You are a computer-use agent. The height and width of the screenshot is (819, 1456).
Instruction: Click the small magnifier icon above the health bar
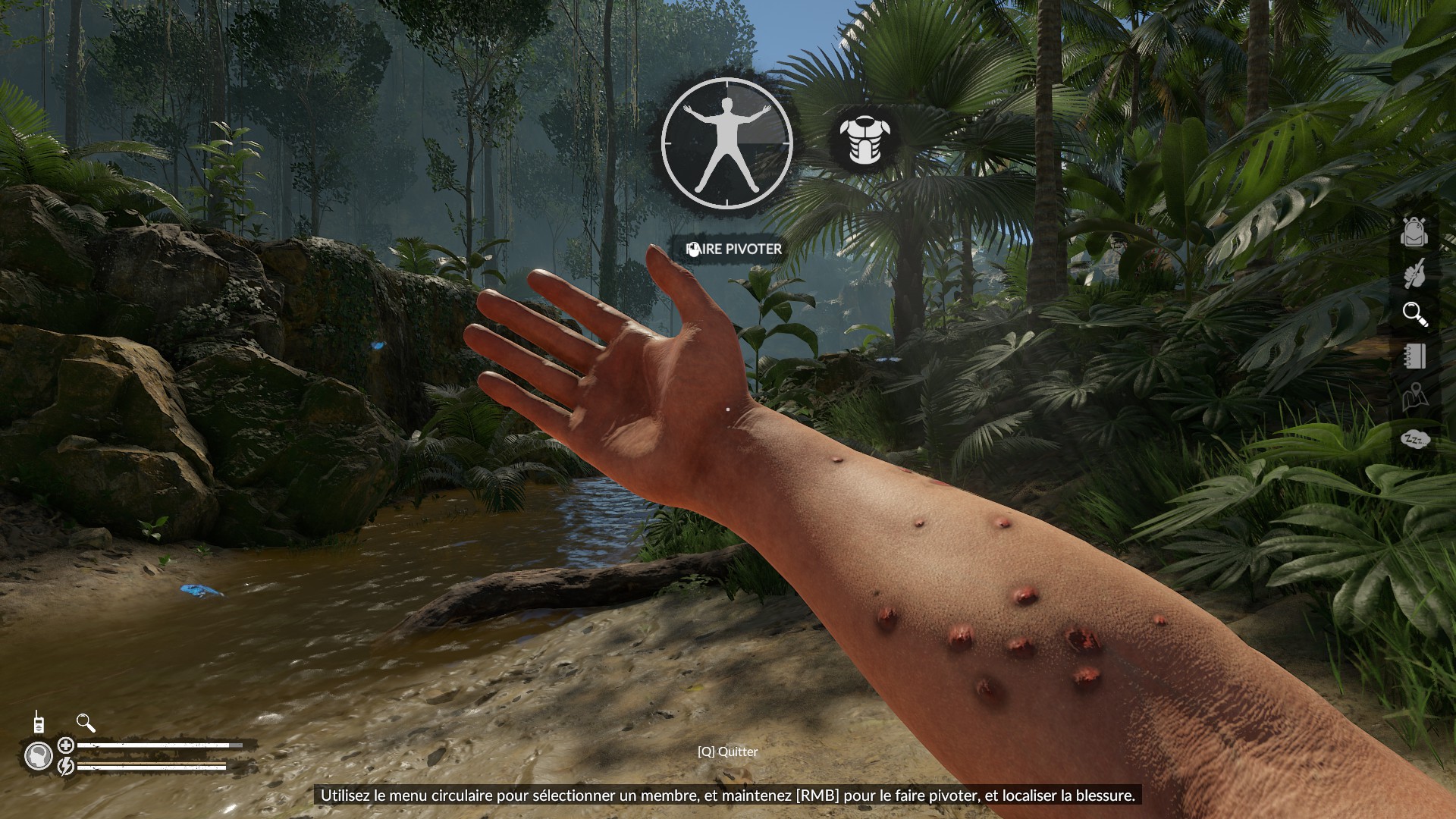(86, 723)
